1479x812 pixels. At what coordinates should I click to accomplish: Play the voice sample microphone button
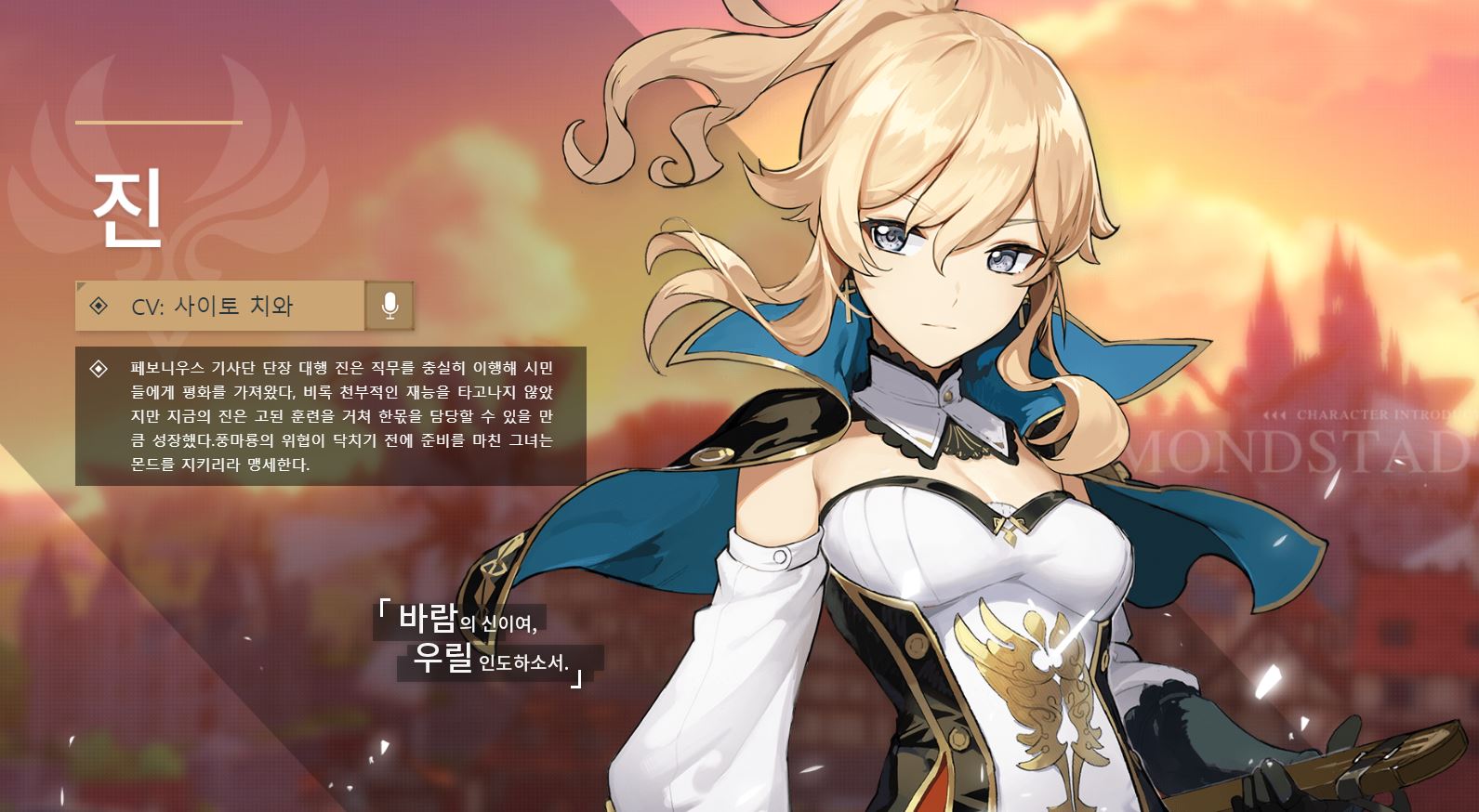click(x=390, y=306)
